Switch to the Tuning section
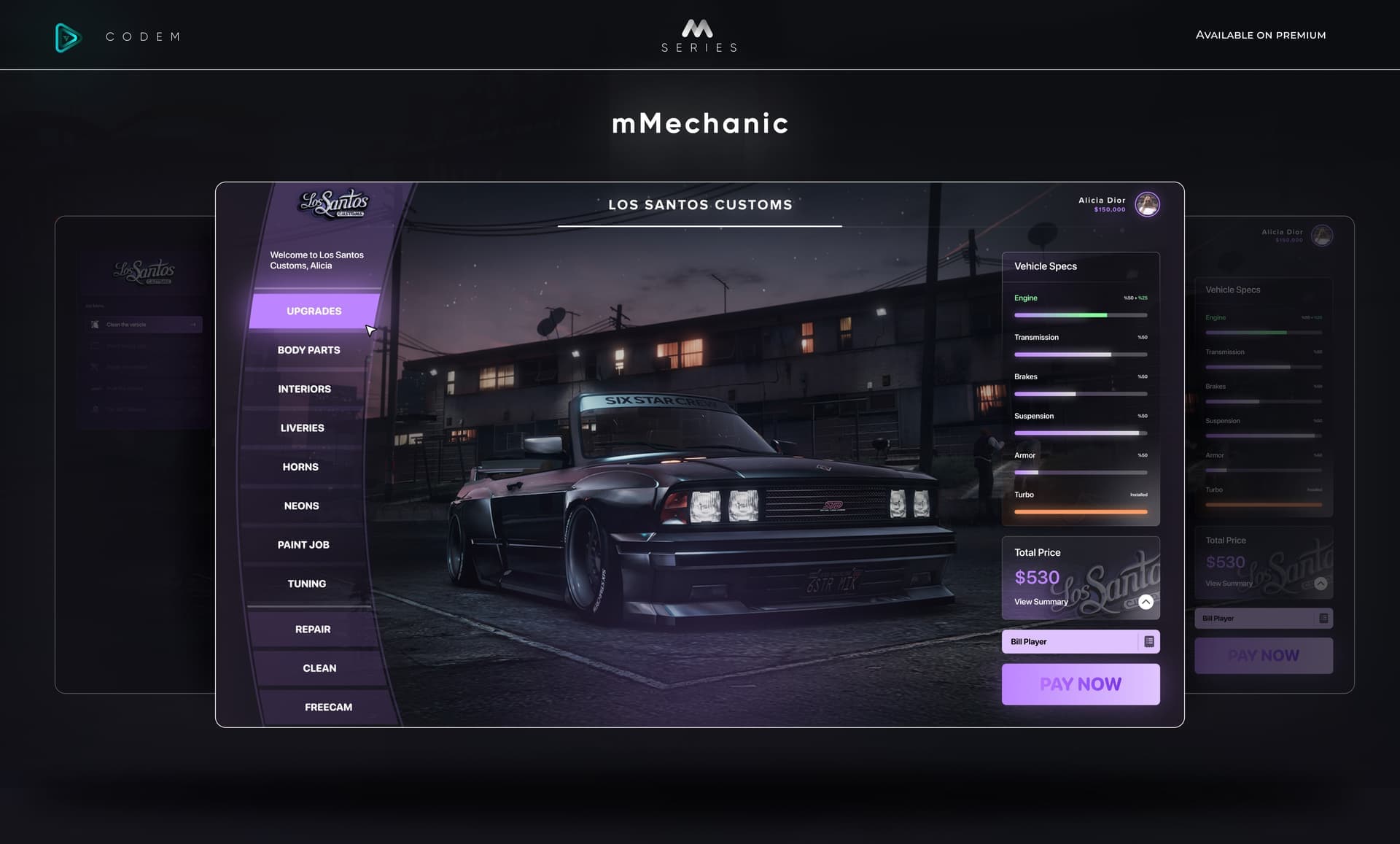 (x=306, y=584)
